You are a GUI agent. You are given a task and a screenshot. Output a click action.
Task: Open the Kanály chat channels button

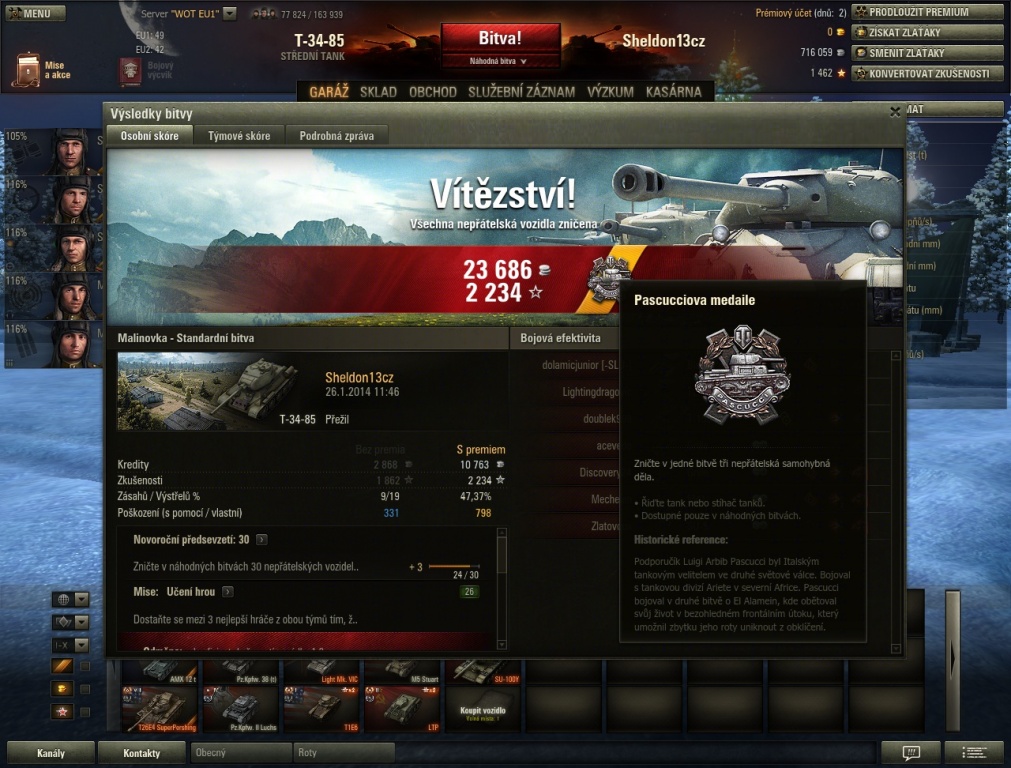50,752
